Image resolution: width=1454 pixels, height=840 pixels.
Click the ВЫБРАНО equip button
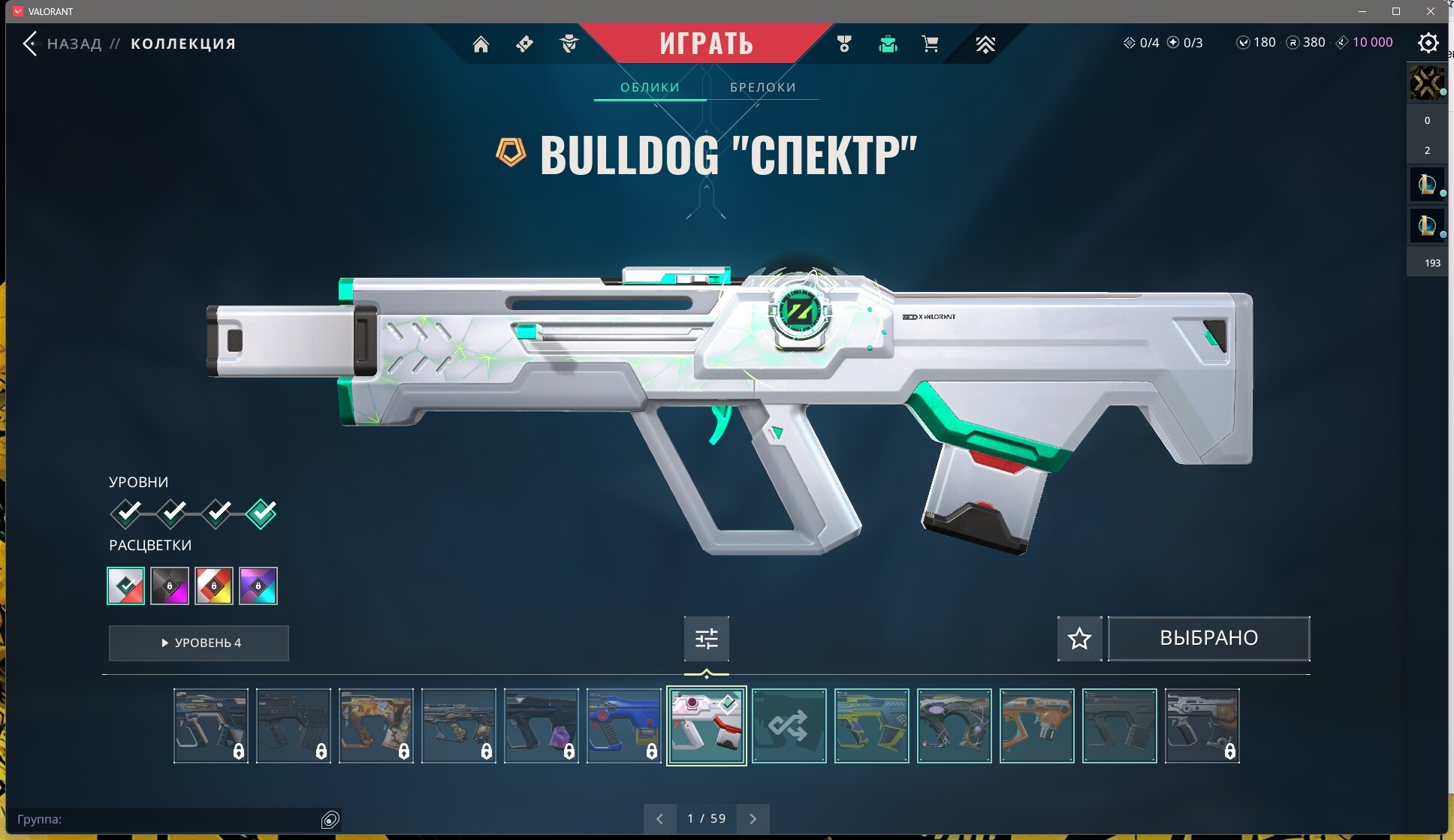1208,639
